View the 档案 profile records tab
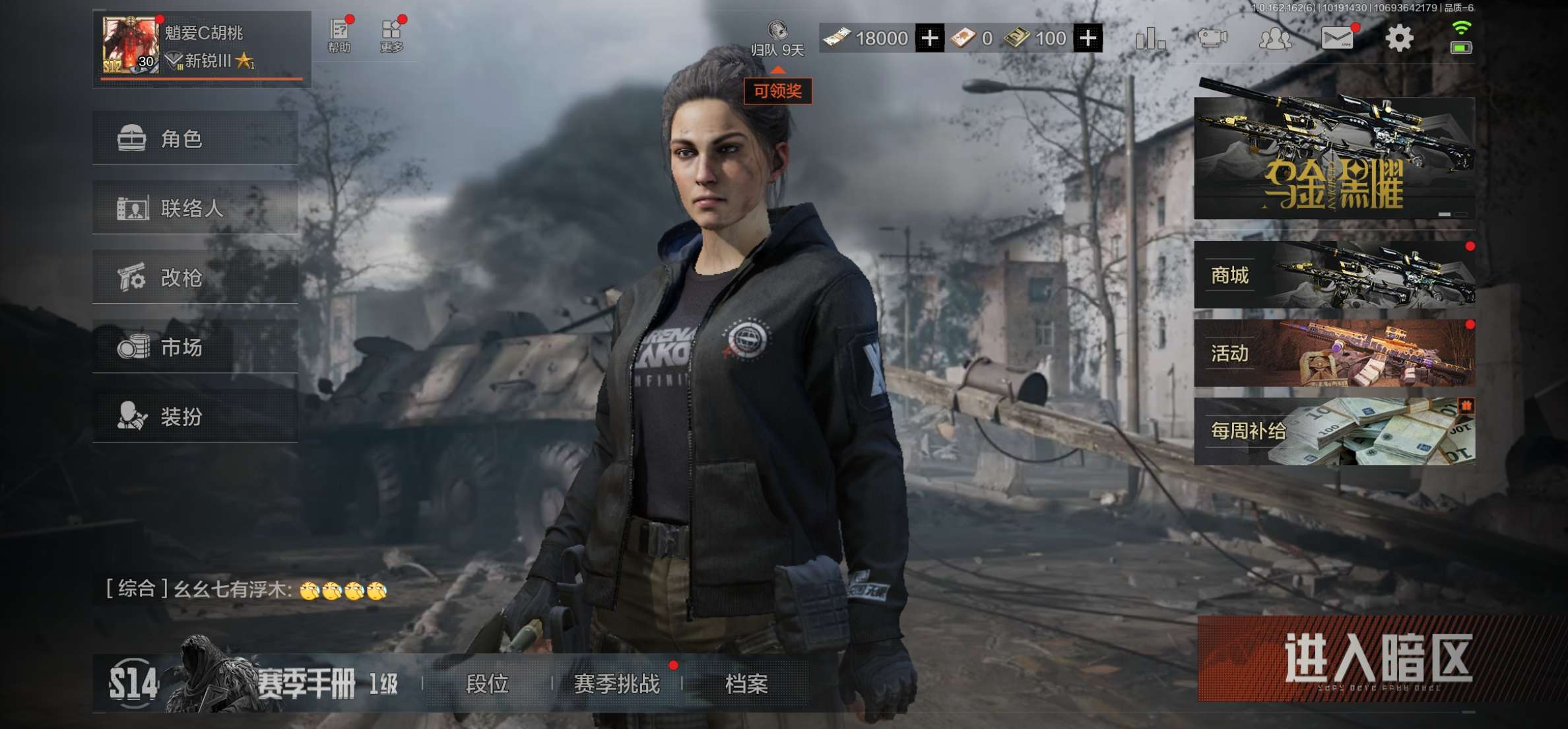The width and height of the screenshot is (1568, 729). (746, 684)
